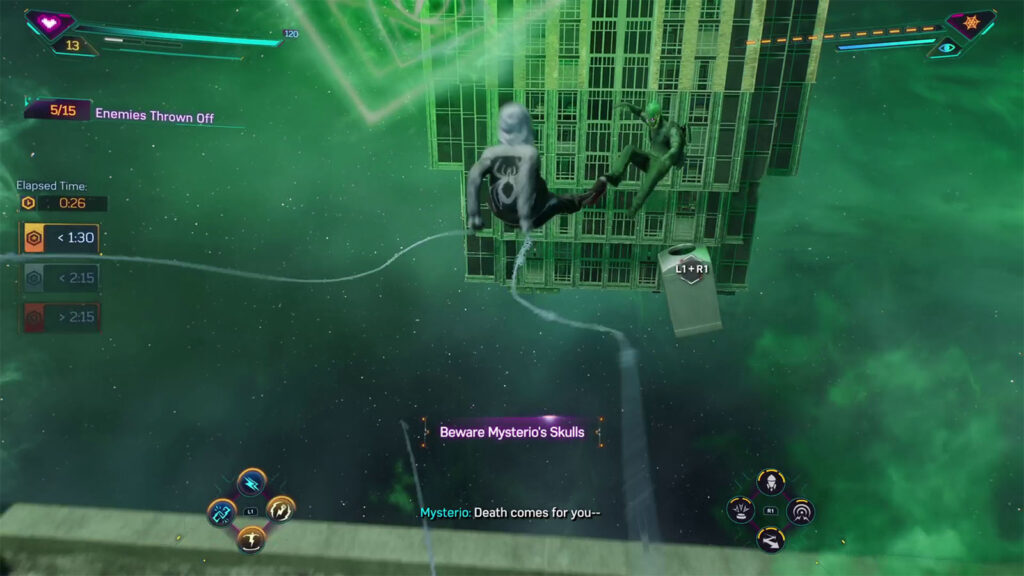This screenshot has width=1024, height=576.
Task: Select the electric chain link ability
Action: pyautogui.click(x=221, y=512)
